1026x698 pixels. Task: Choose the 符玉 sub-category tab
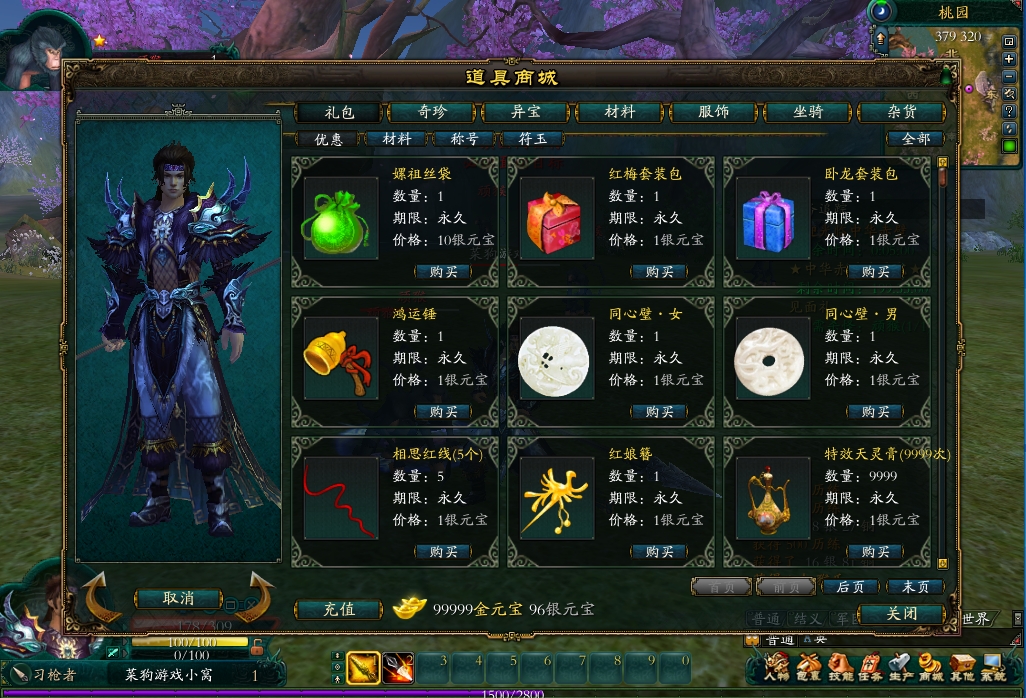coord(533,139)
